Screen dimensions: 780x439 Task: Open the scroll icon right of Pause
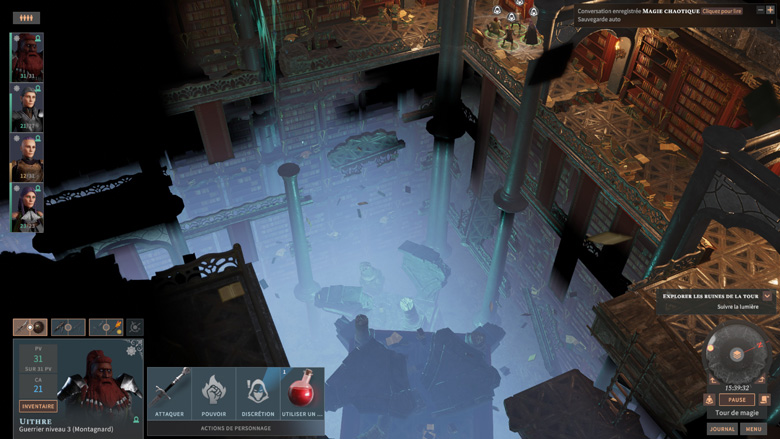click(764, 400)
